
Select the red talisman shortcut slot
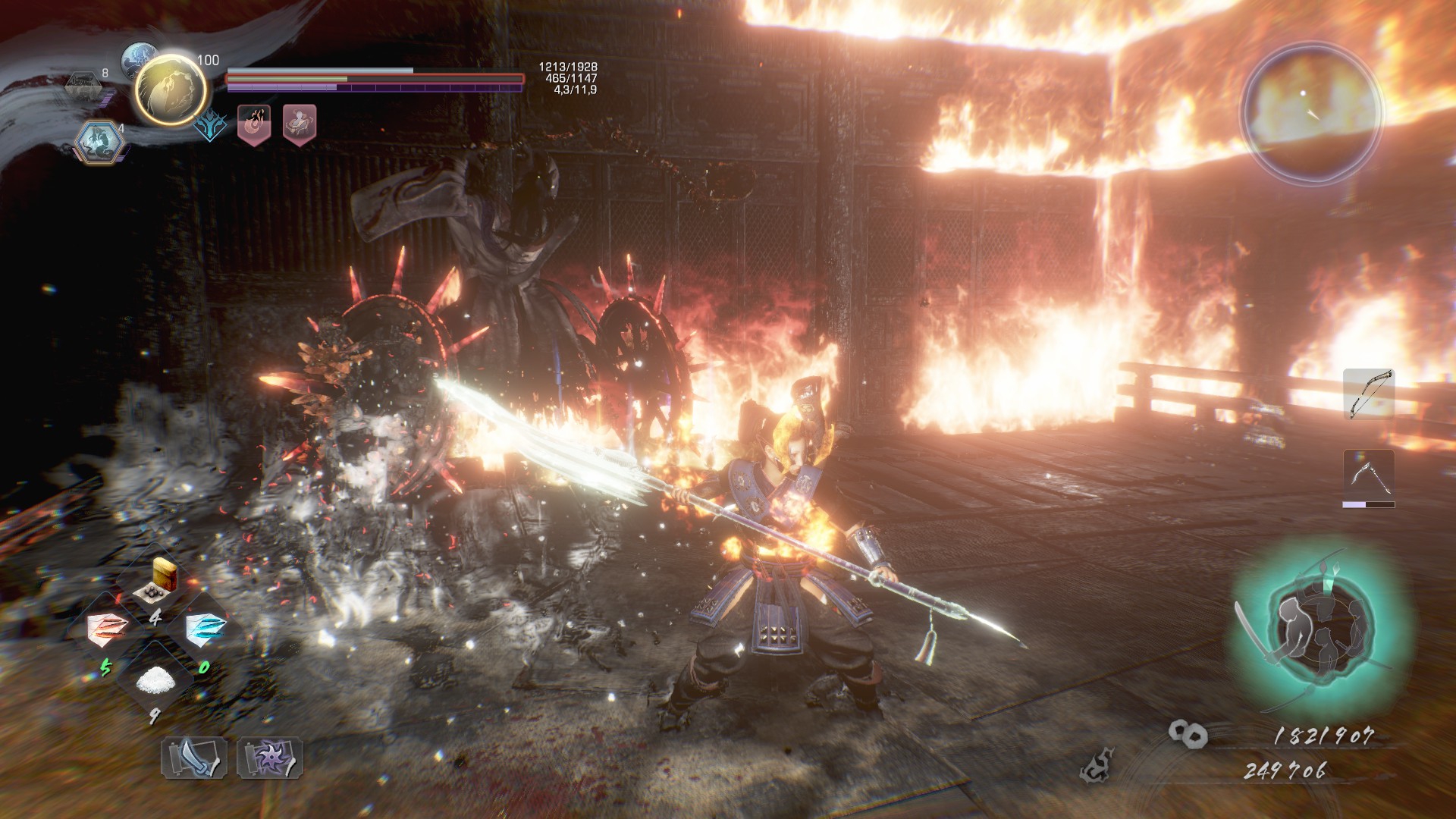click(108, 629)
